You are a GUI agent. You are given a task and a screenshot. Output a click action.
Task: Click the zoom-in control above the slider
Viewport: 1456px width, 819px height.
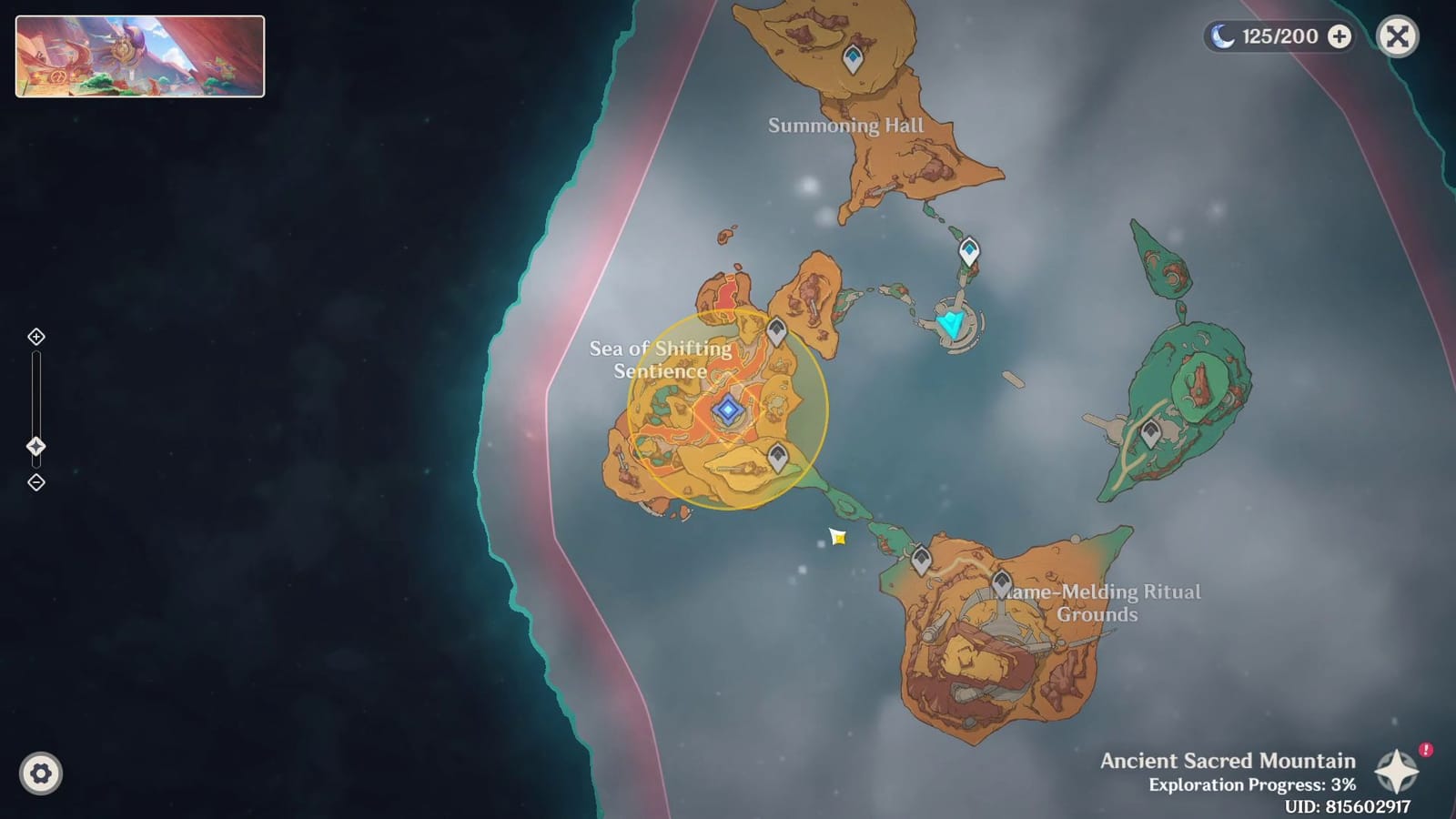point(35,336)
